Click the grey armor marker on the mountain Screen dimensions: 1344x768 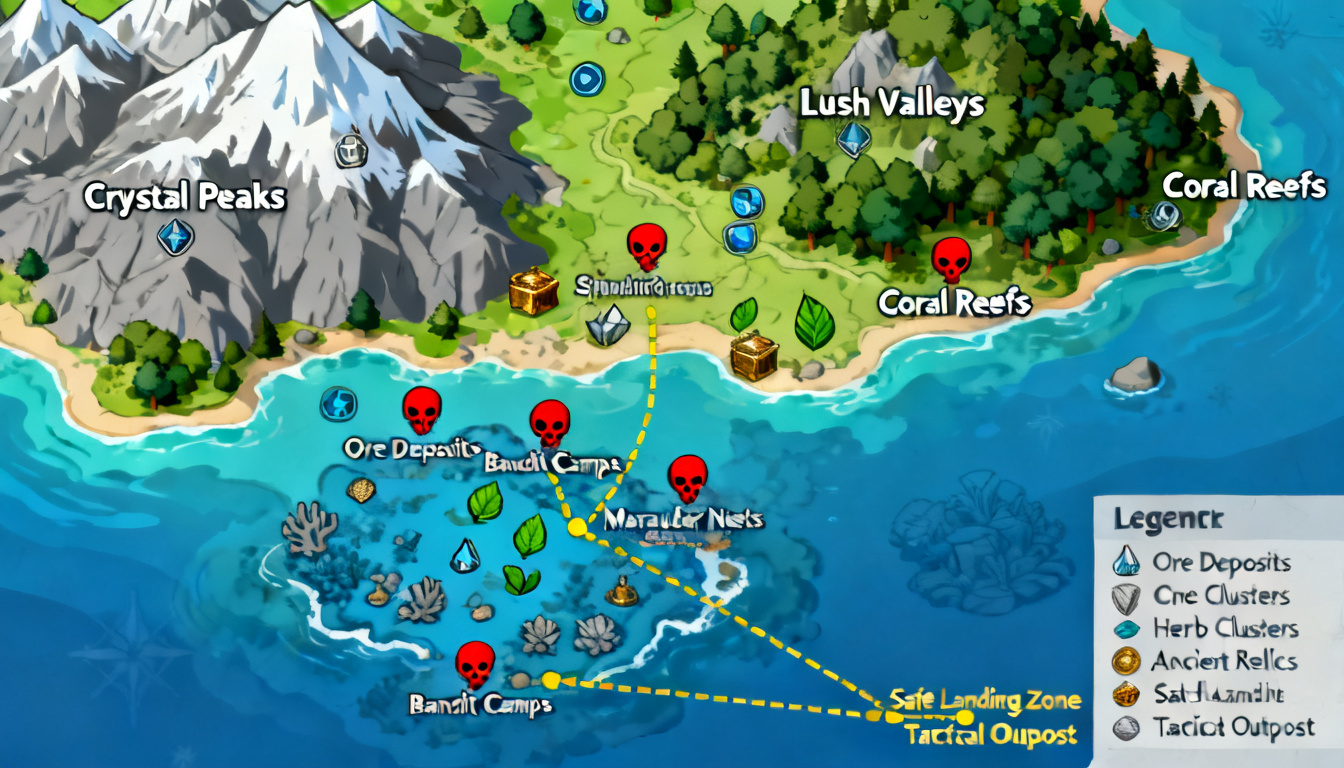[351, 150]
